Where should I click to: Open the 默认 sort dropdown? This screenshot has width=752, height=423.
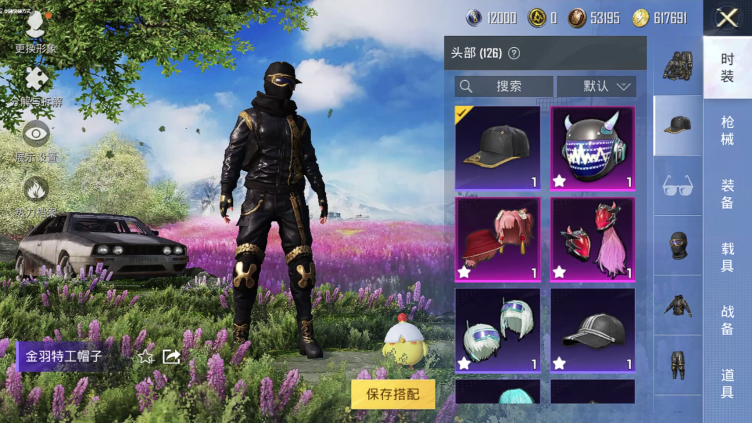pyautogui.click(x=596, y=86)
